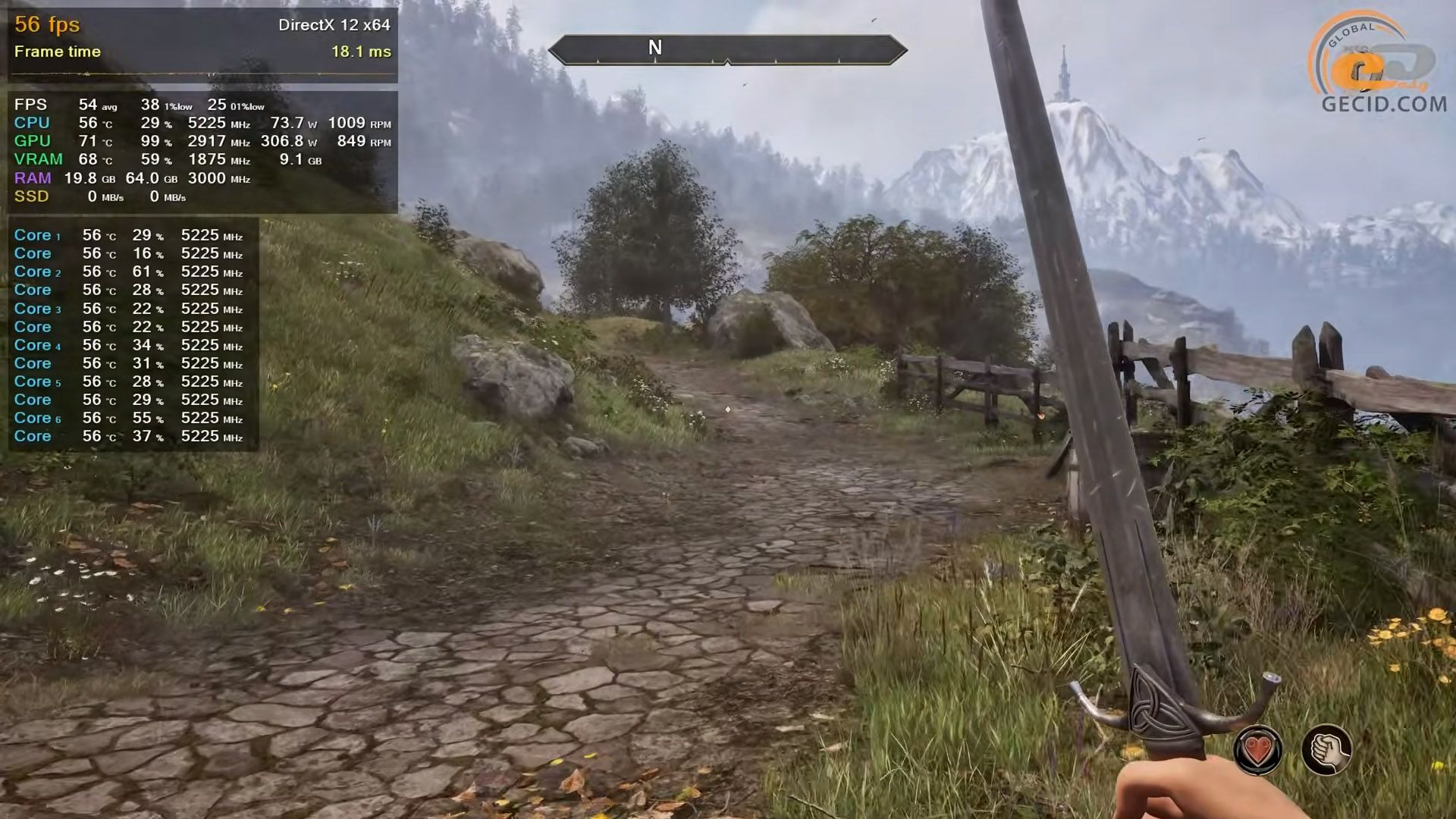
Task: Click the compass bar showing North
Action: coord(727,49)
